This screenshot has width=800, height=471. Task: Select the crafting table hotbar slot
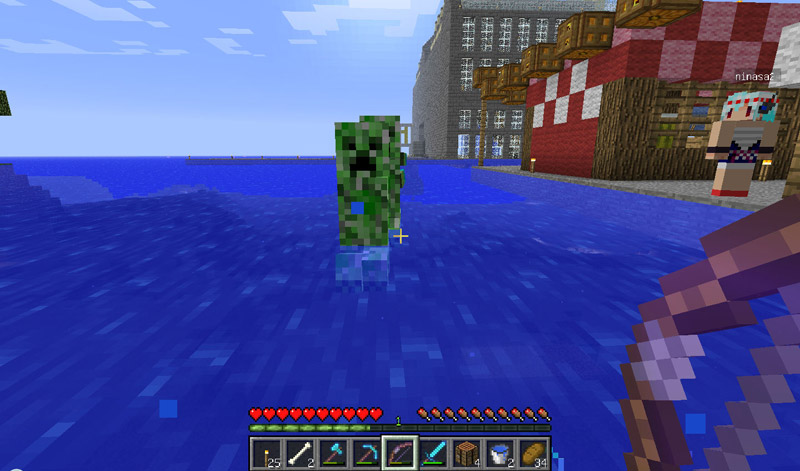[x=465, y=453]
